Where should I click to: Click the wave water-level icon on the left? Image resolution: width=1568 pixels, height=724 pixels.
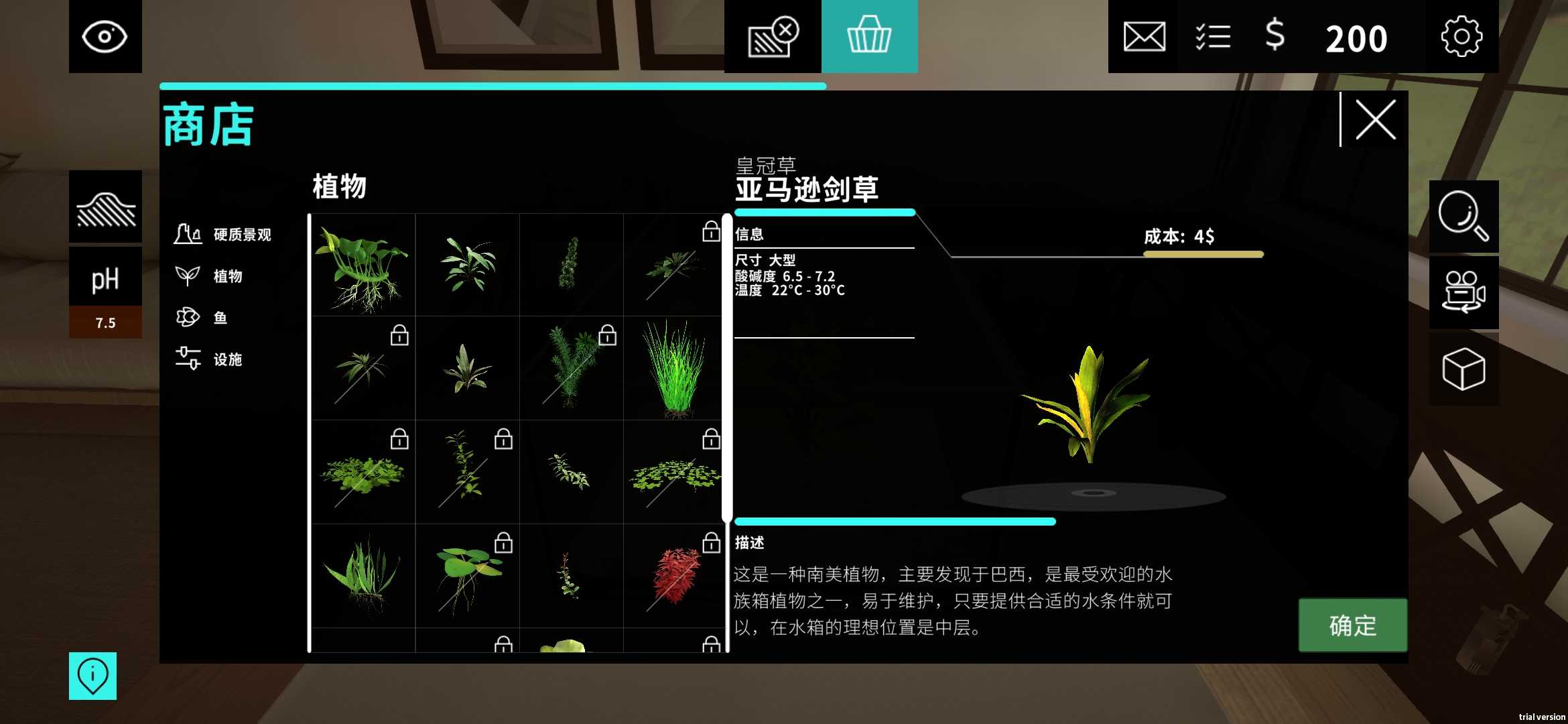[105, 208]
